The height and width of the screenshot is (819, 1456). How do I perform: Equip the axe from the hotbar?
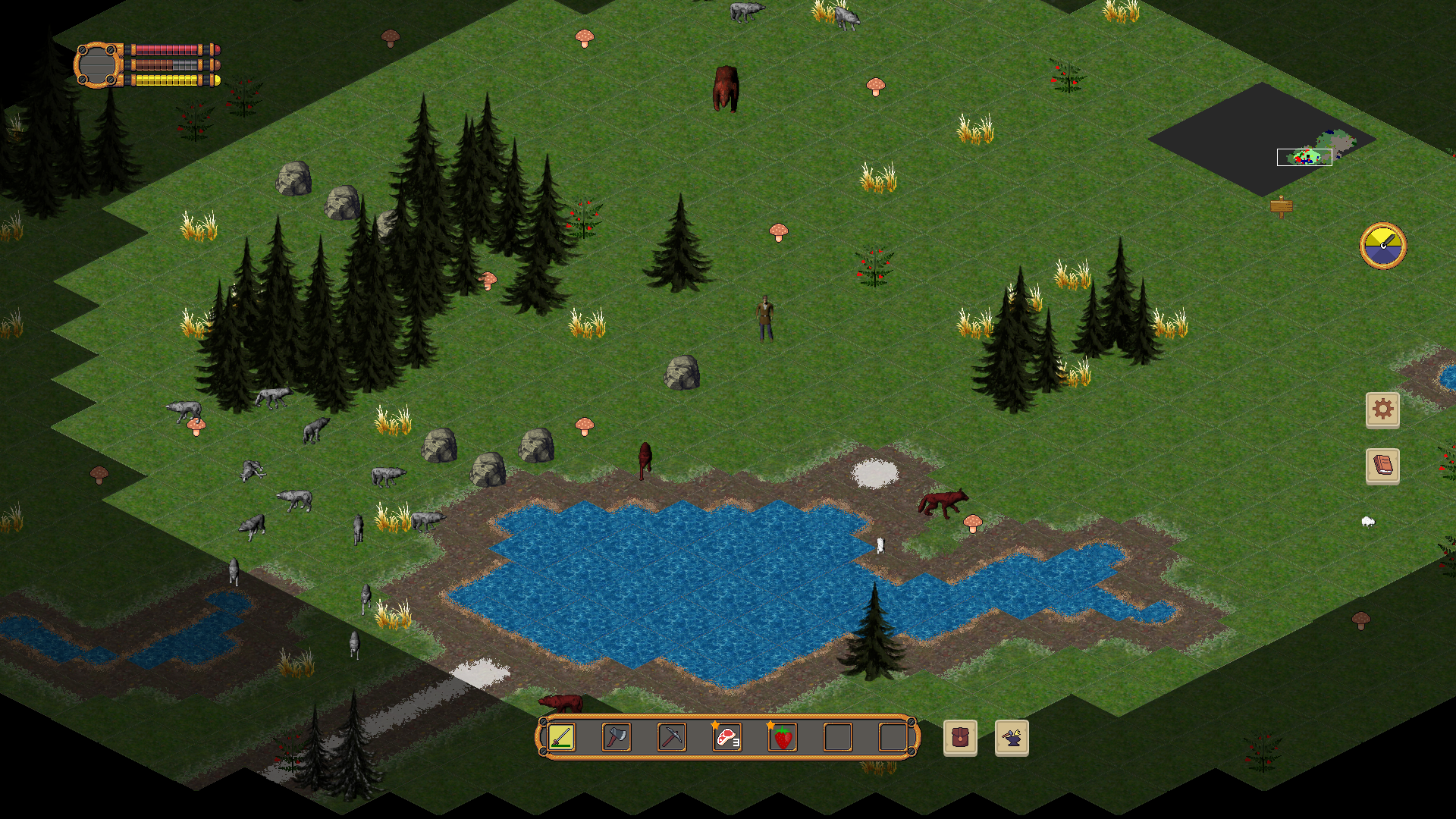[x=617, y=737]
